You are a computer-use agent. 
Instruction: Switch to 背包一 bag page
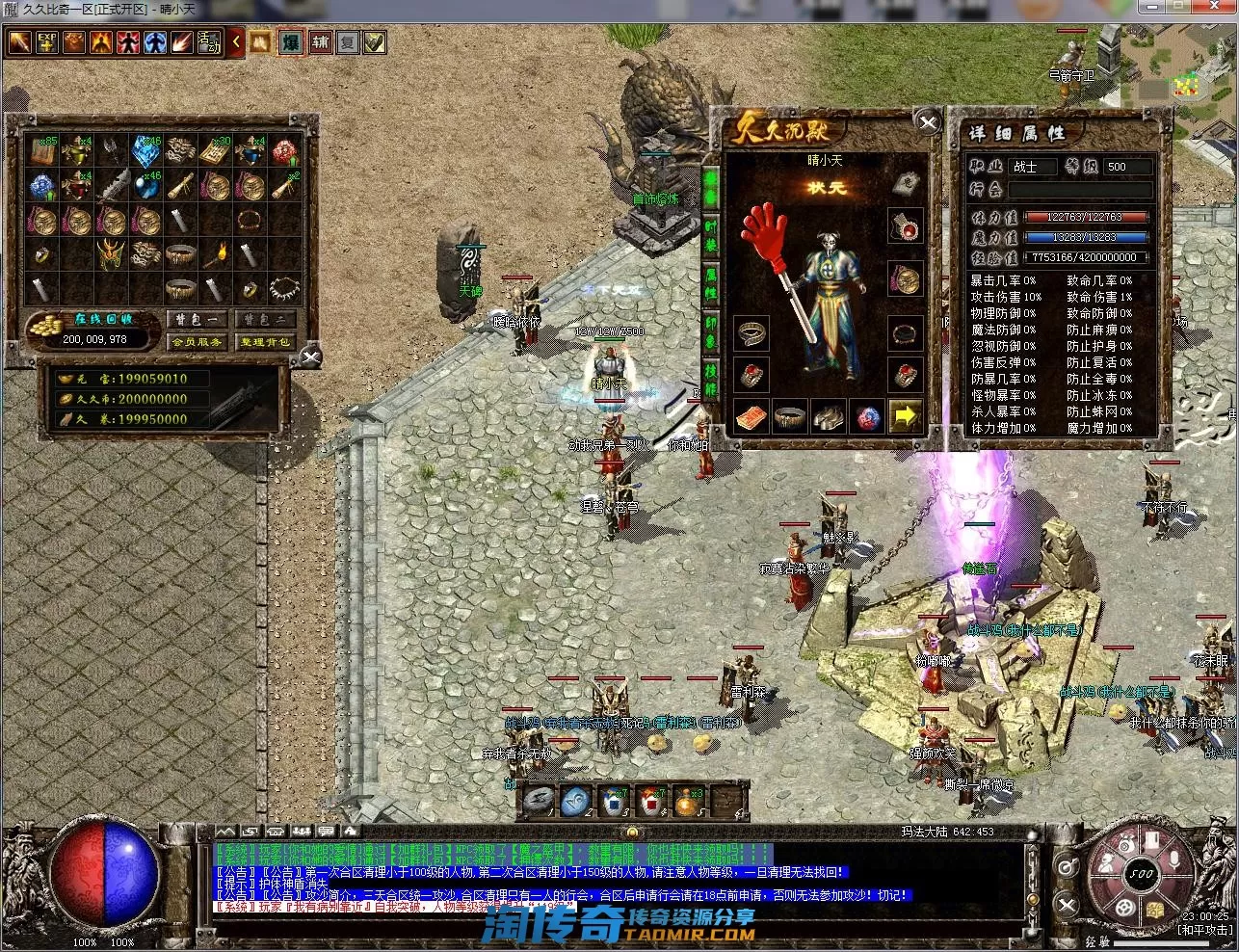point(198,319)
